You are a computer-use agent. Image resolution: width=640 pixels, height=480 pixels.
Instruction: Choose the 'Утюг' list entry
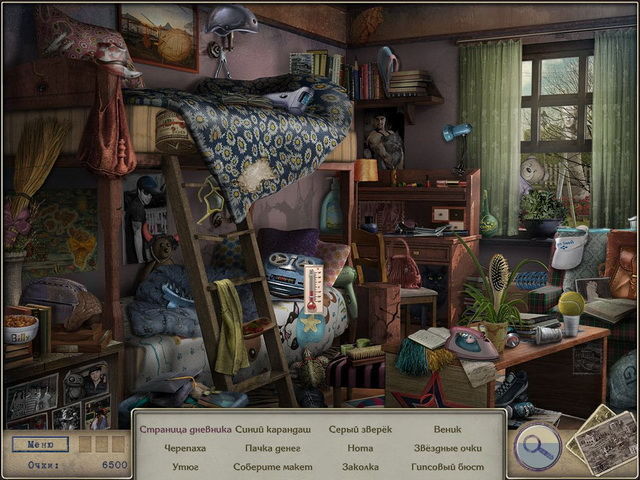185,466
